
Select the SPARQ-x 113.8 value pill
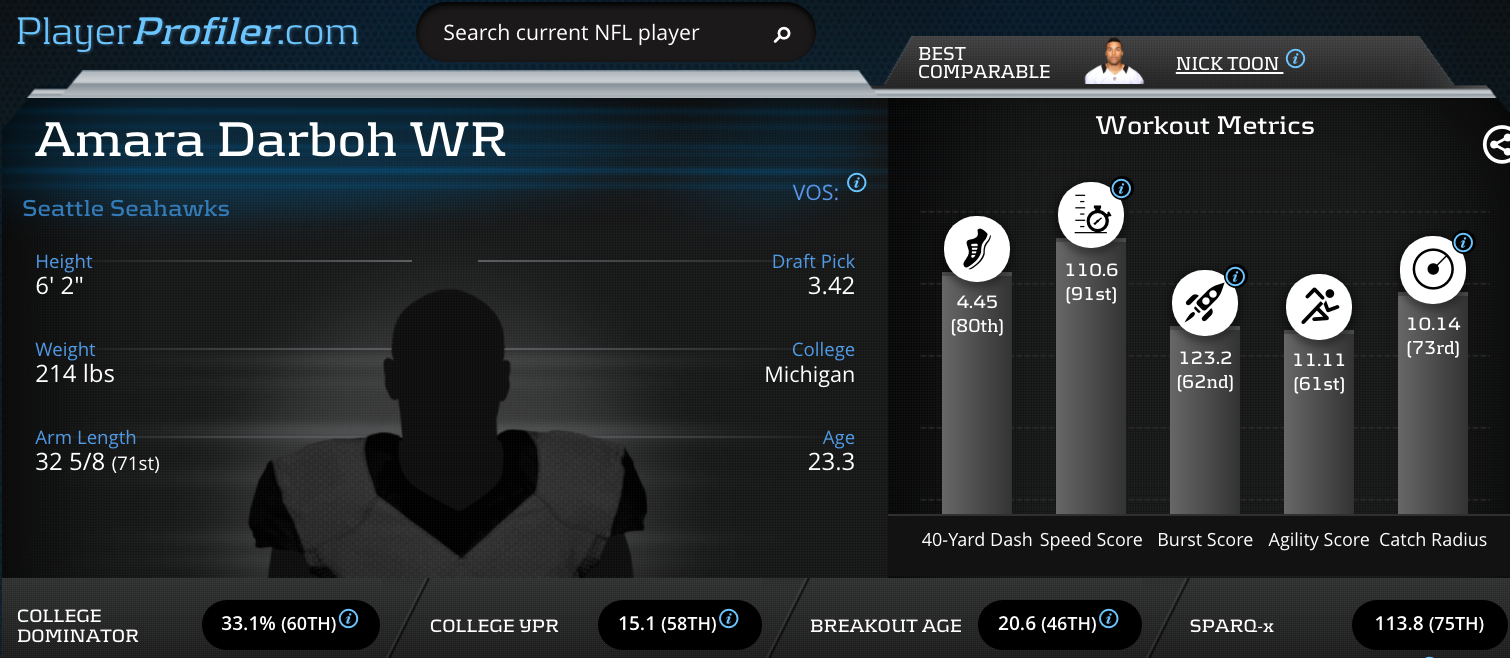tap(1429, 624)
